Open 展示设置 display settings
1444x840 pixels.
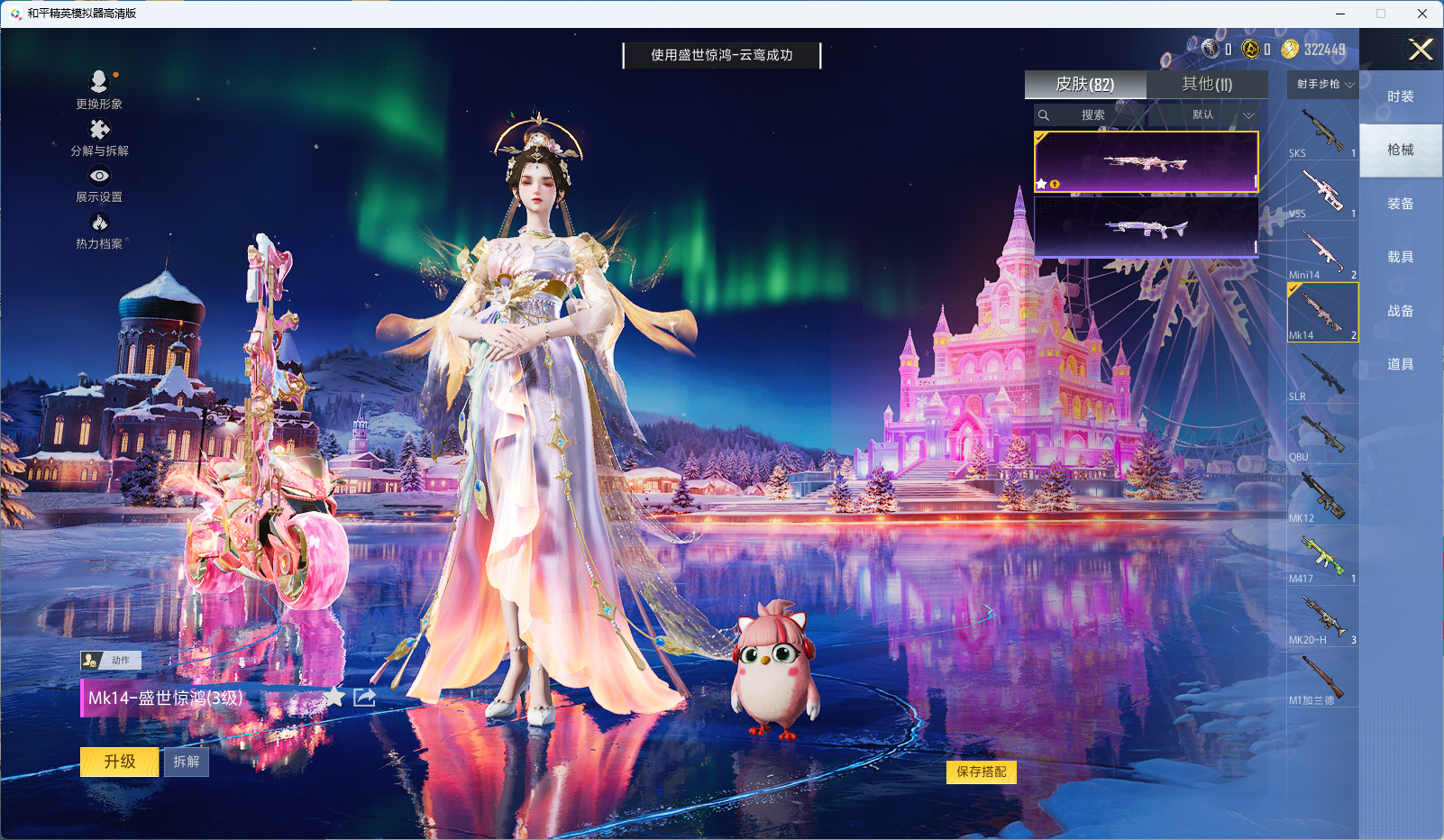[x=99, y=186]
